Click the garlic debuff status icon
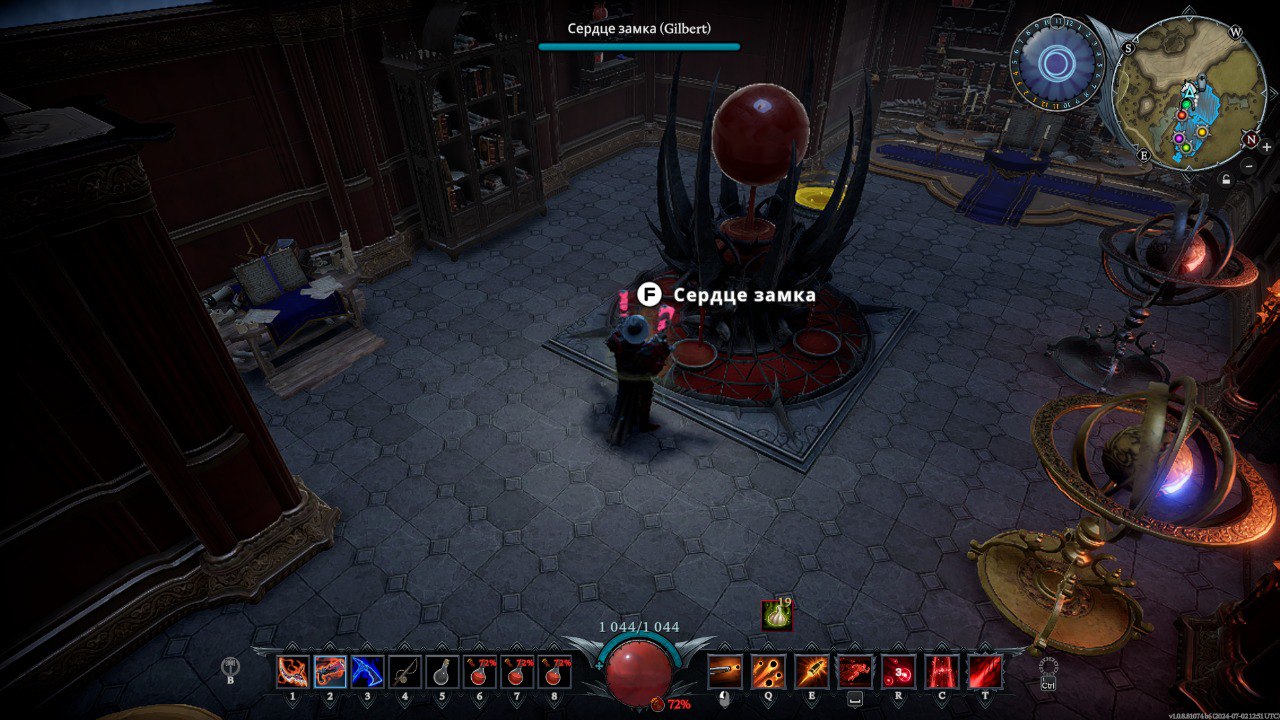The image size is (1280, 720). (x=777, y=615)
